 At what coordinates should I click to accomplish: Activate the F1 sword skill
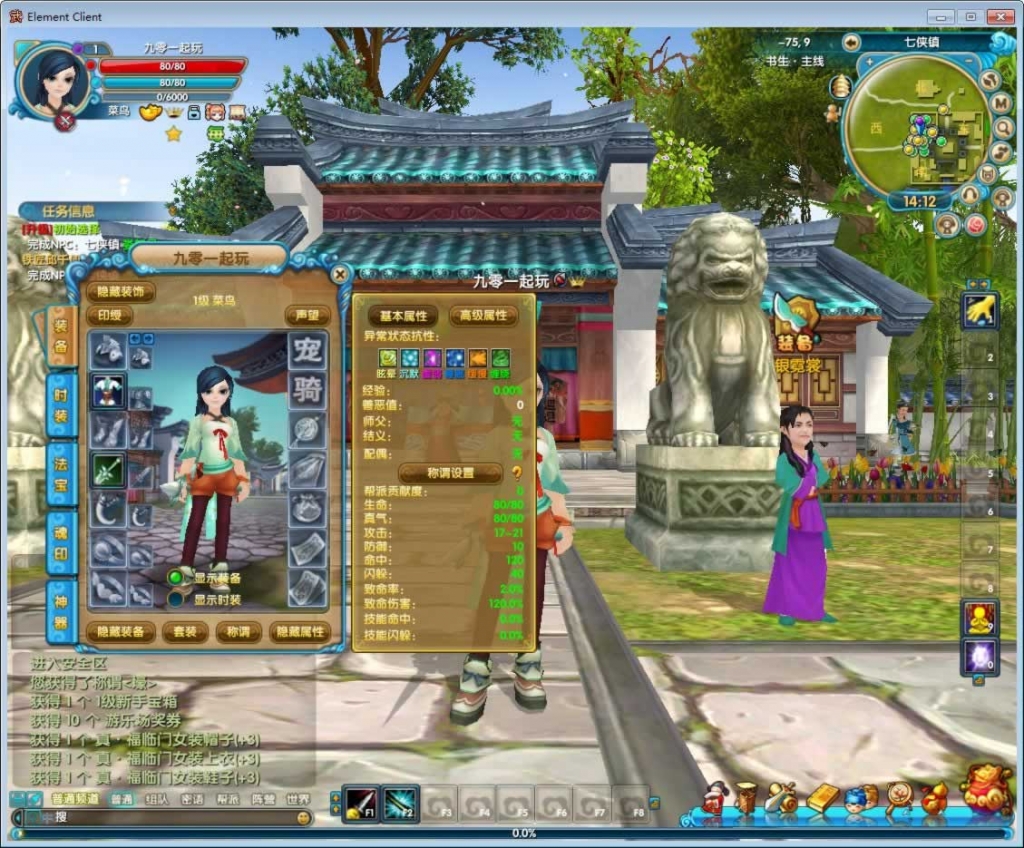(360, 803)
